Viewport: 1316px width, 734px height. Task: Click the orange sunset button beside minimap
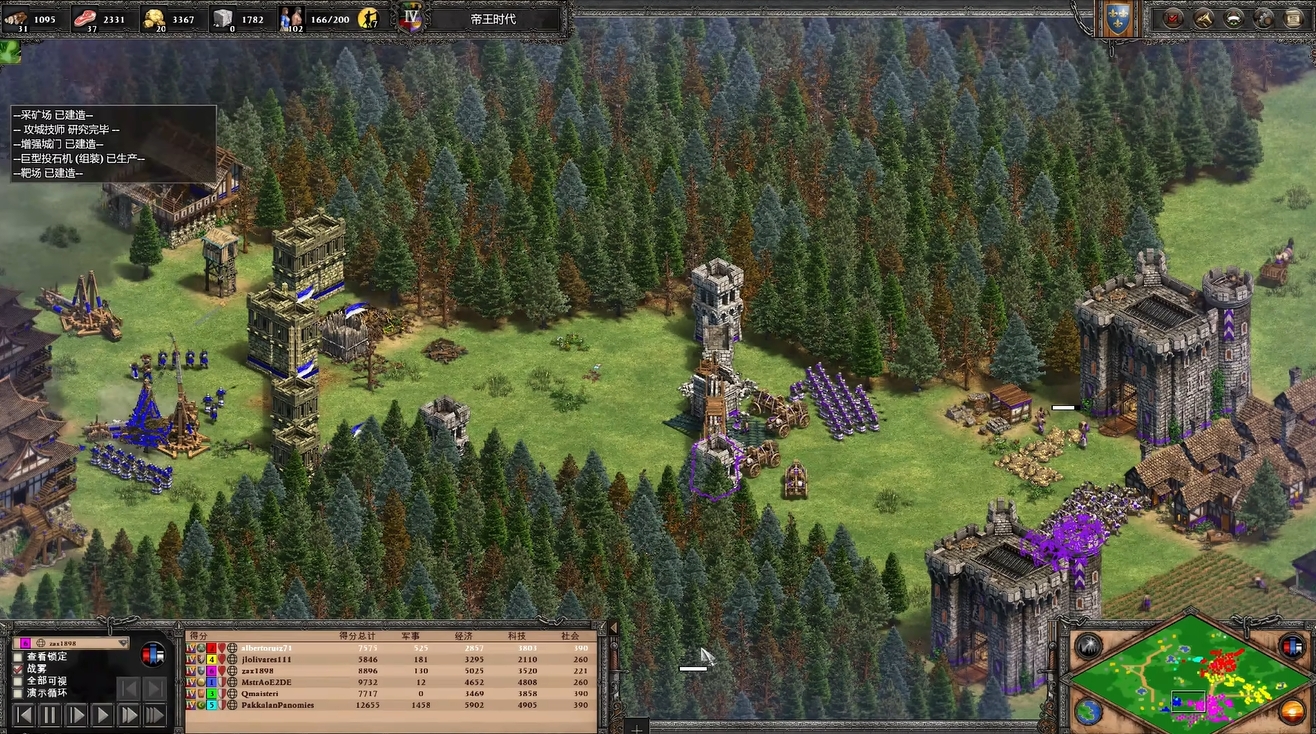click(1291, 712)
